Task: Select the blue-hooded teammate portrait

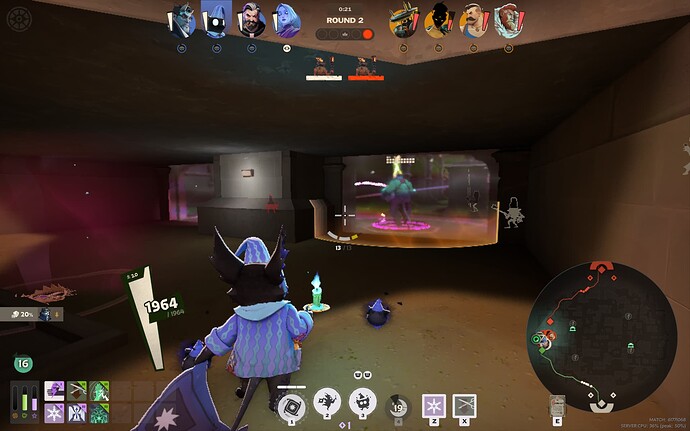Action: (215, 19)
